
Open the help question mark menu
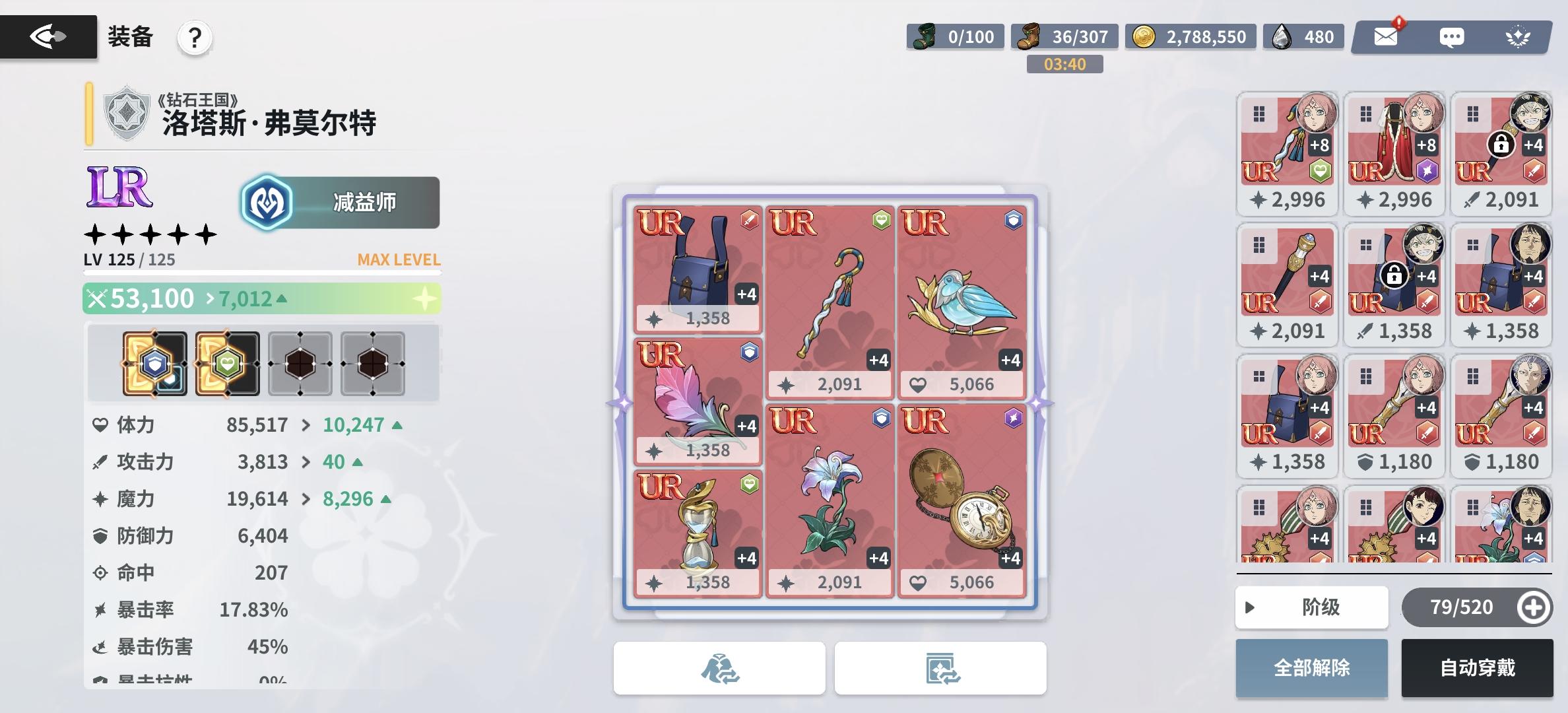[193, 38]
